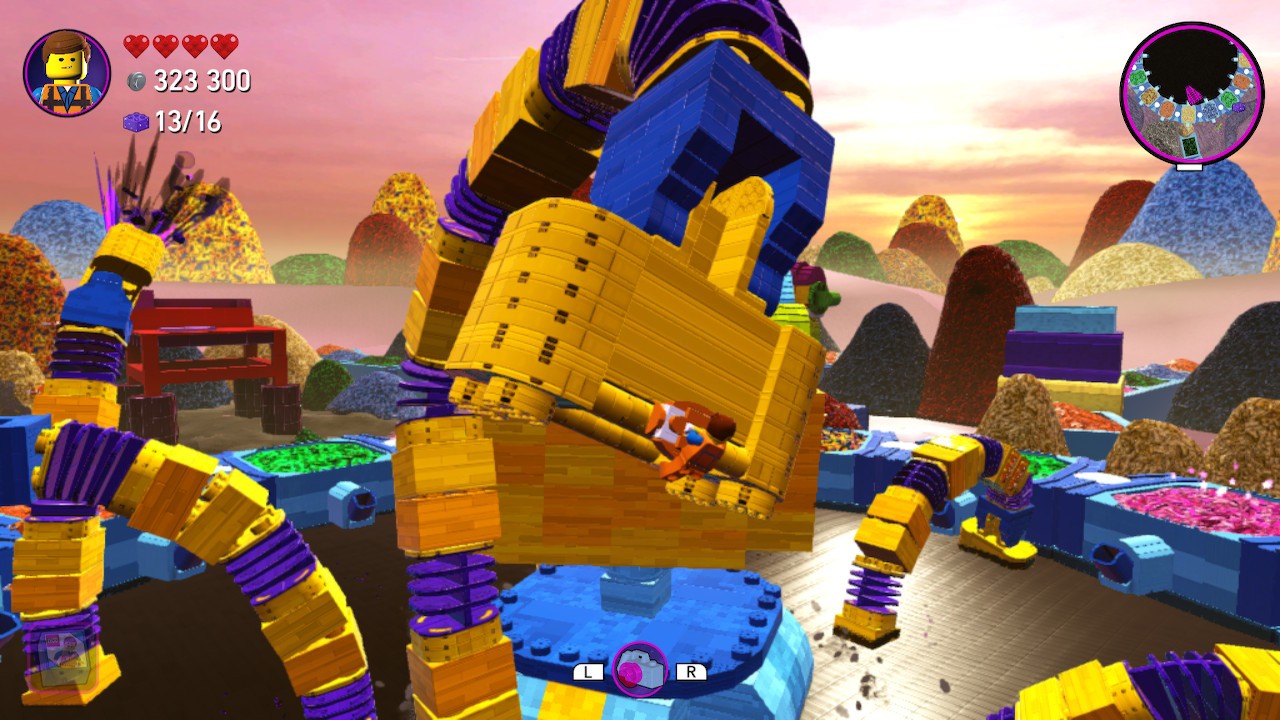This screenshot has width=1280, height=720.
Task: Select the 13/16 brick progress counter
Action: (189, 124)
